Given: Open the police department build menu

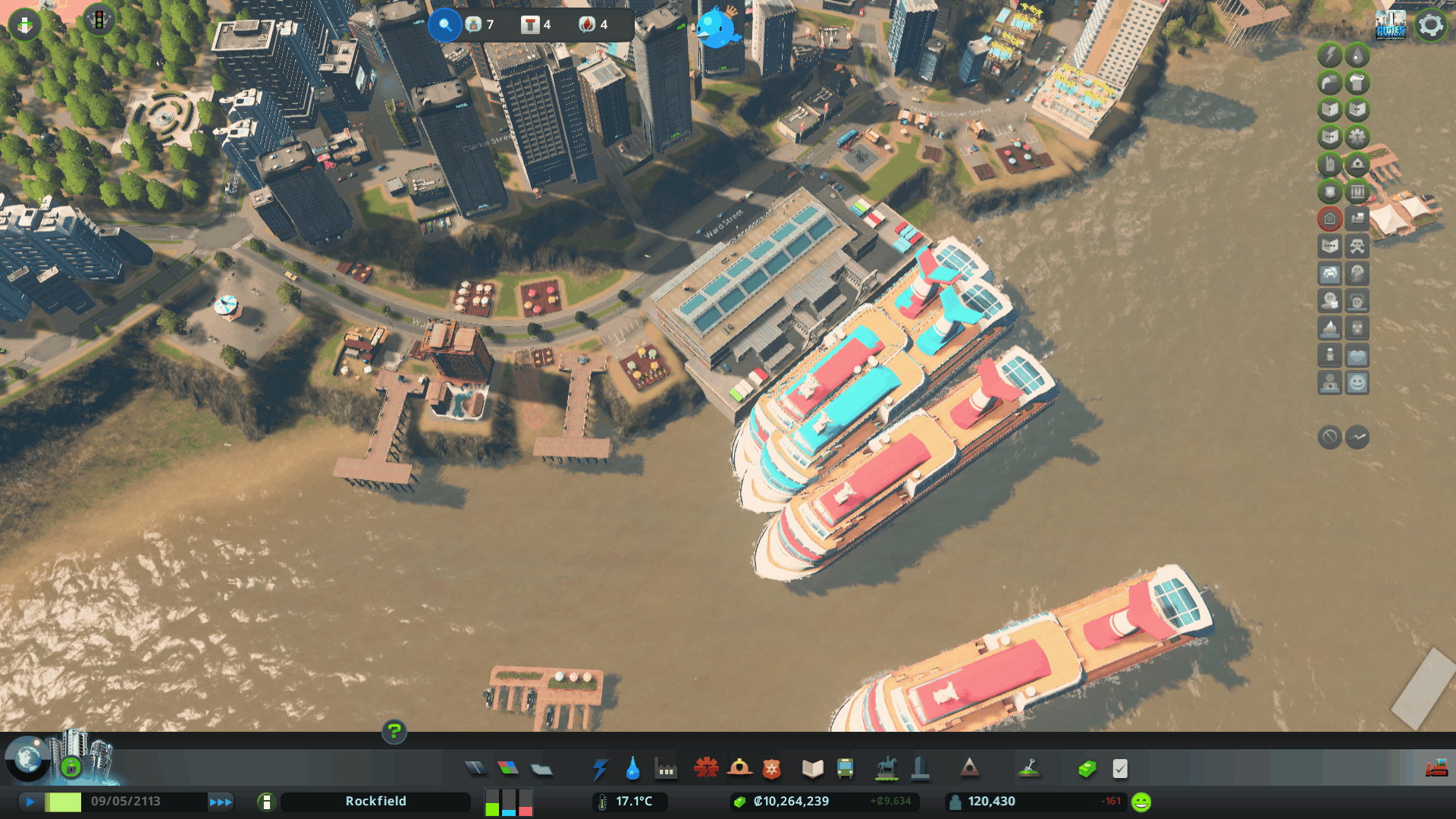Looking at the screenshot, I should point(772,769).
